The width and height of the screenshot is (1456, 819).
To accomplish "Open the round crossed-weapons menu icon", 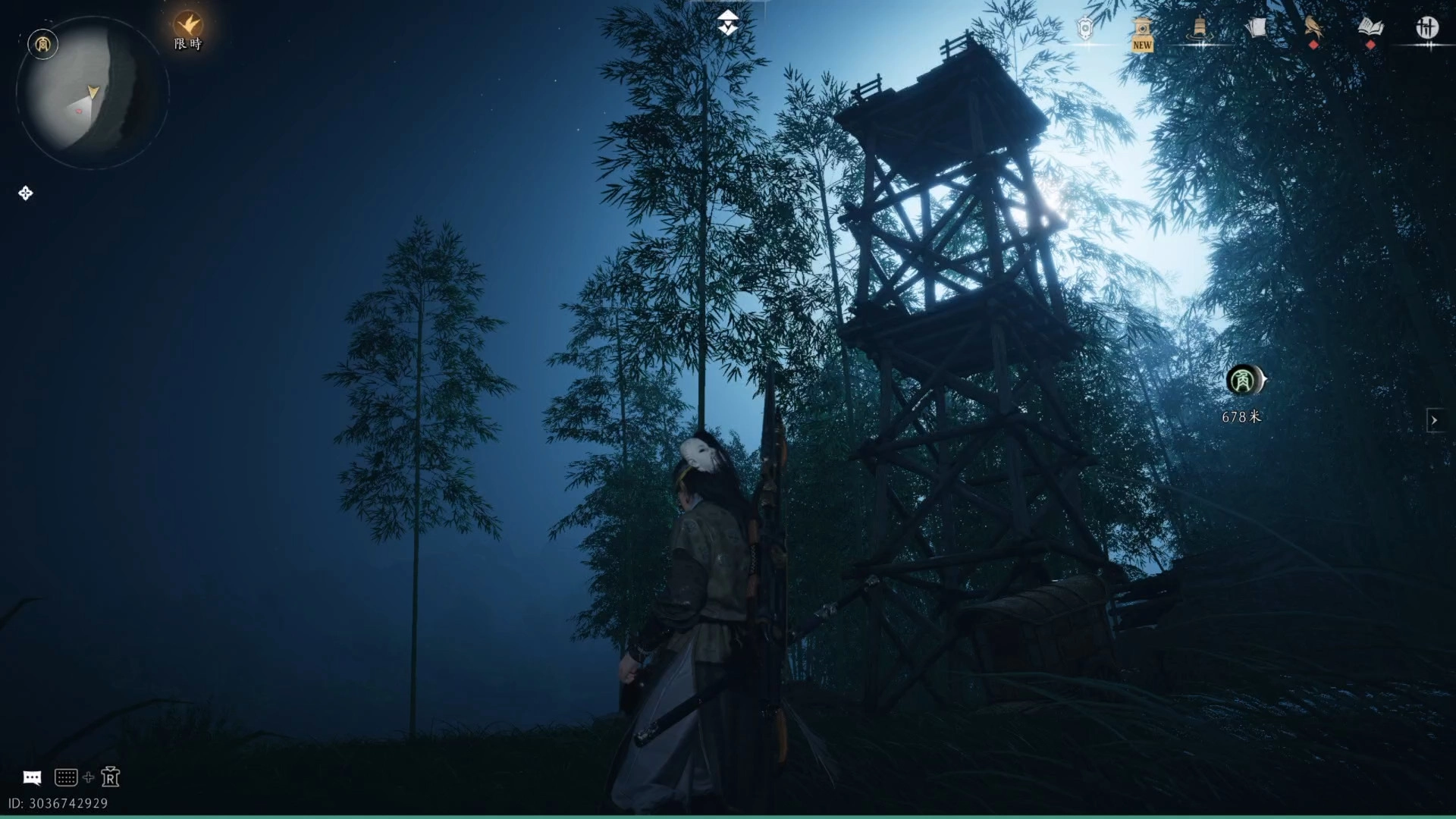I will point(1427,29).
